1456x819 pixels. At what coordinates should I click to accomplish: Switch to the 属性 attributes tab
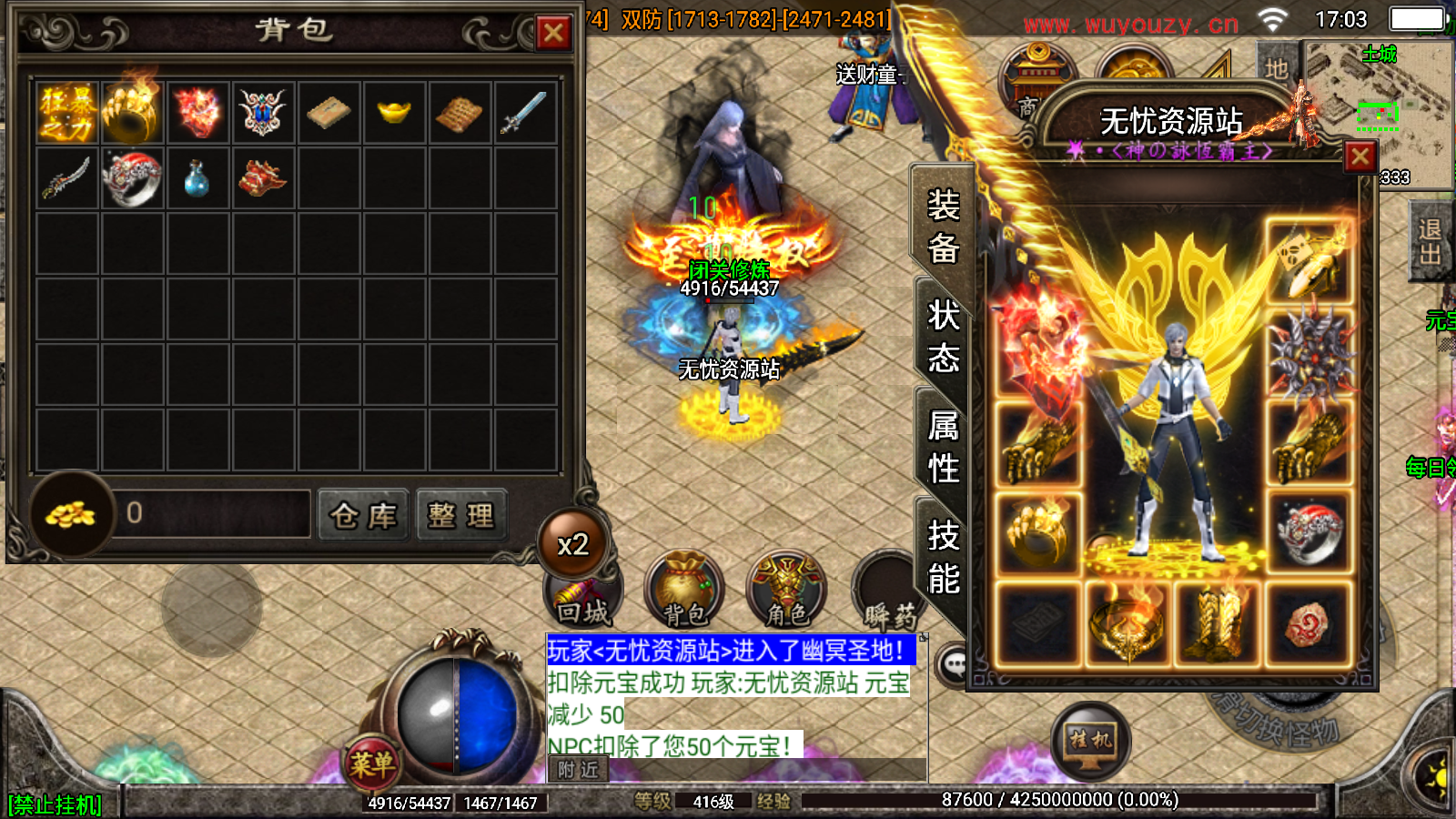[x=943, y=446]
